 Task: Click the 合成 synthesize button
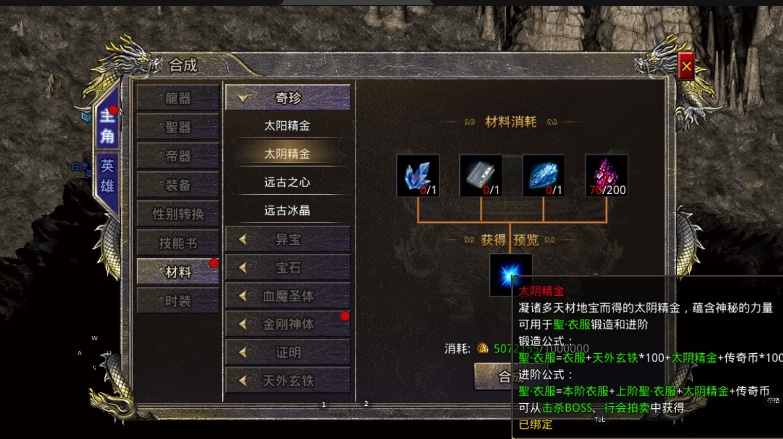click(492, 376)
